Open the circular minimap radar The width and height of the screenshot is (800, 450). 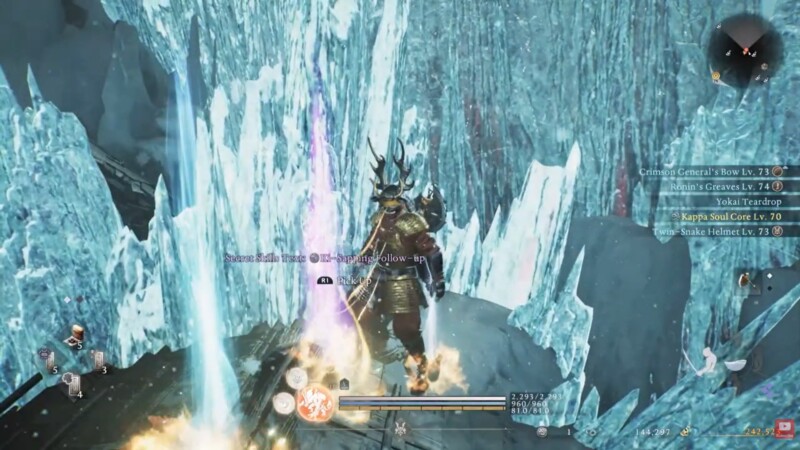[x=745, y=49]
